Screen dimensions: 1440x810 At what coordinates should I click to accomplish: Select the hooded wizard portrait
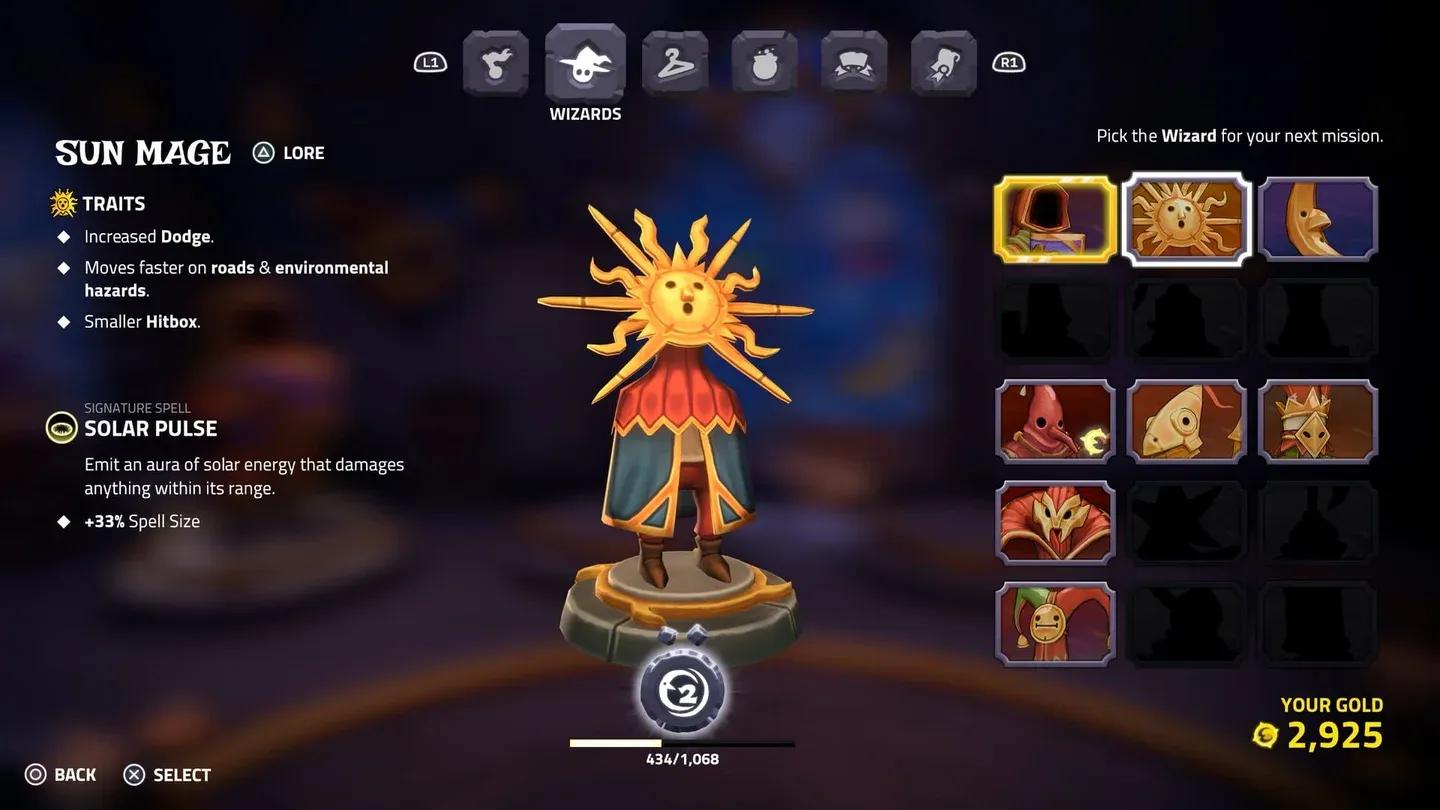click(1055, 218)
